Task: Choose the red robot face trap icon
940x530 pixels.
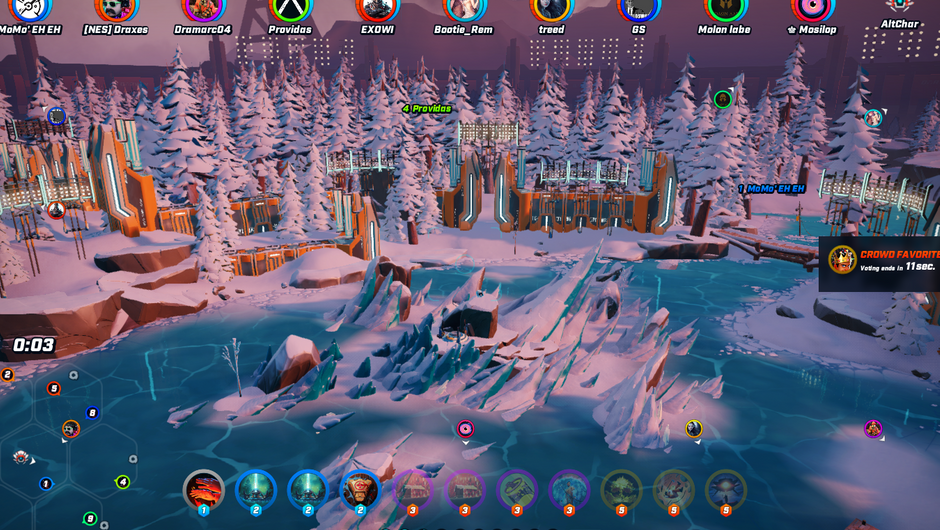Action: 360,491
